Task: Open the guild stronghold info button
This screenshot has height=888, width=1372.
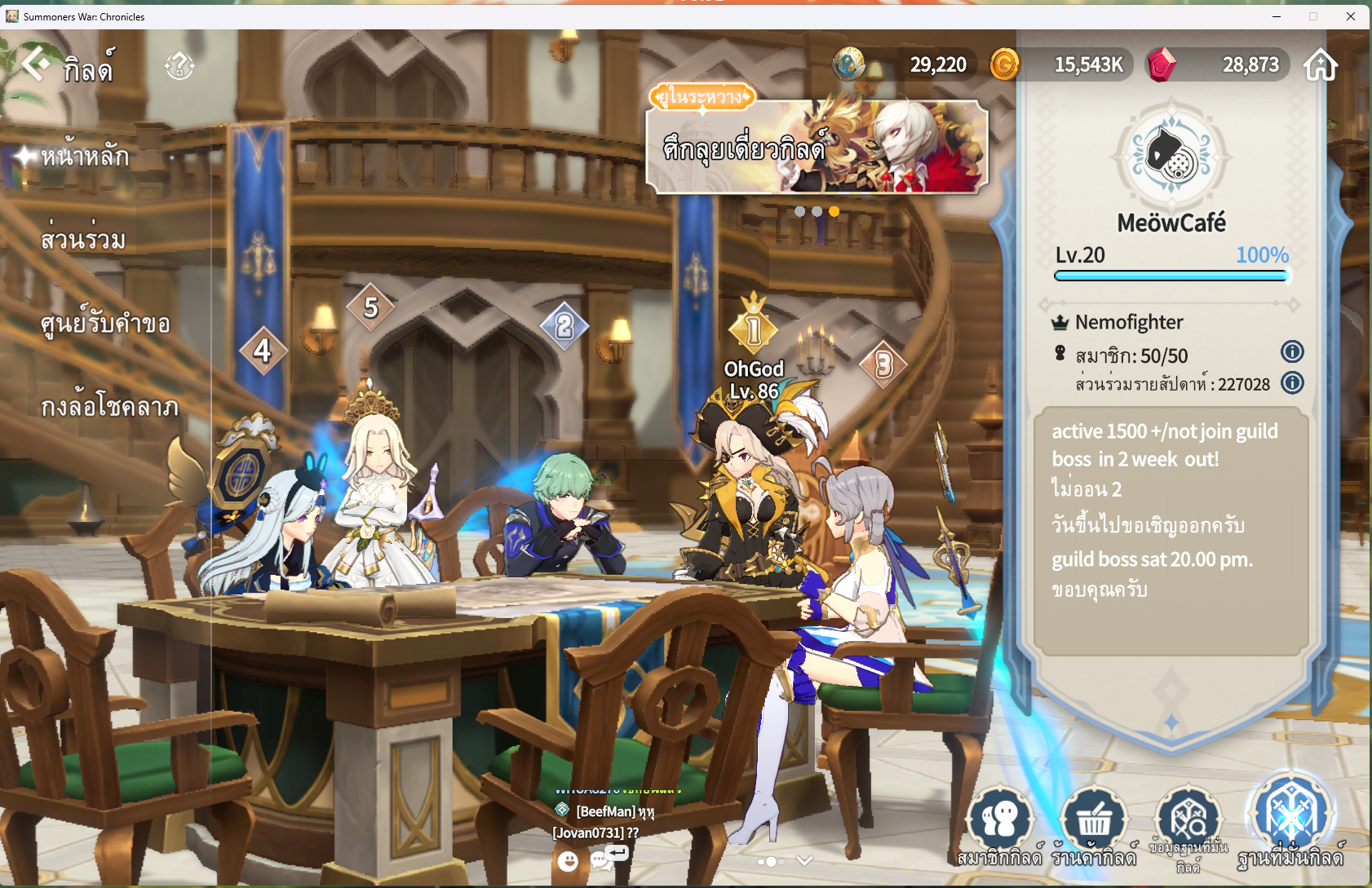Action: [1188, 825]
